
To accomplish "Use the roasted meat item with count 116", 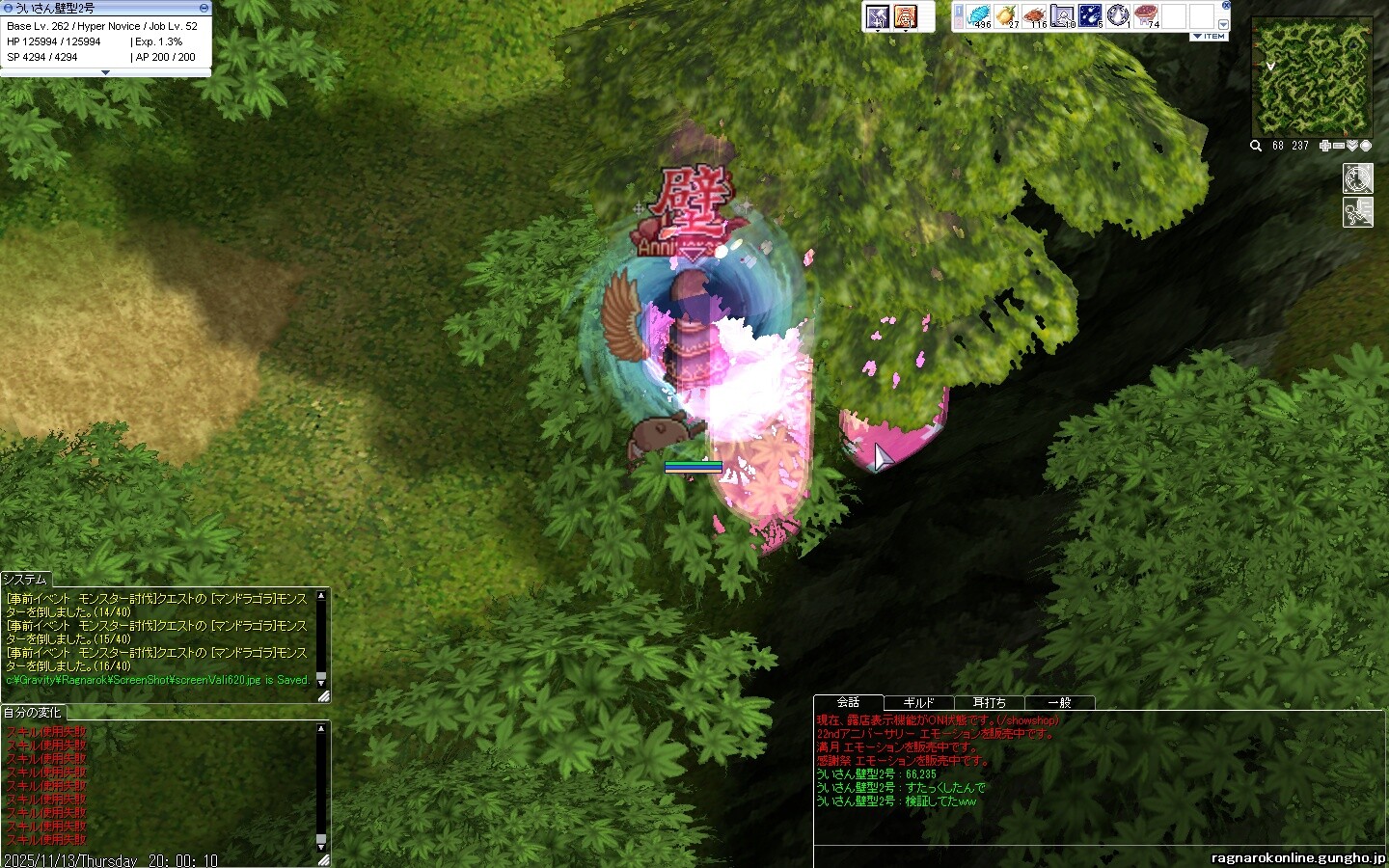I will pos(1035,16).
